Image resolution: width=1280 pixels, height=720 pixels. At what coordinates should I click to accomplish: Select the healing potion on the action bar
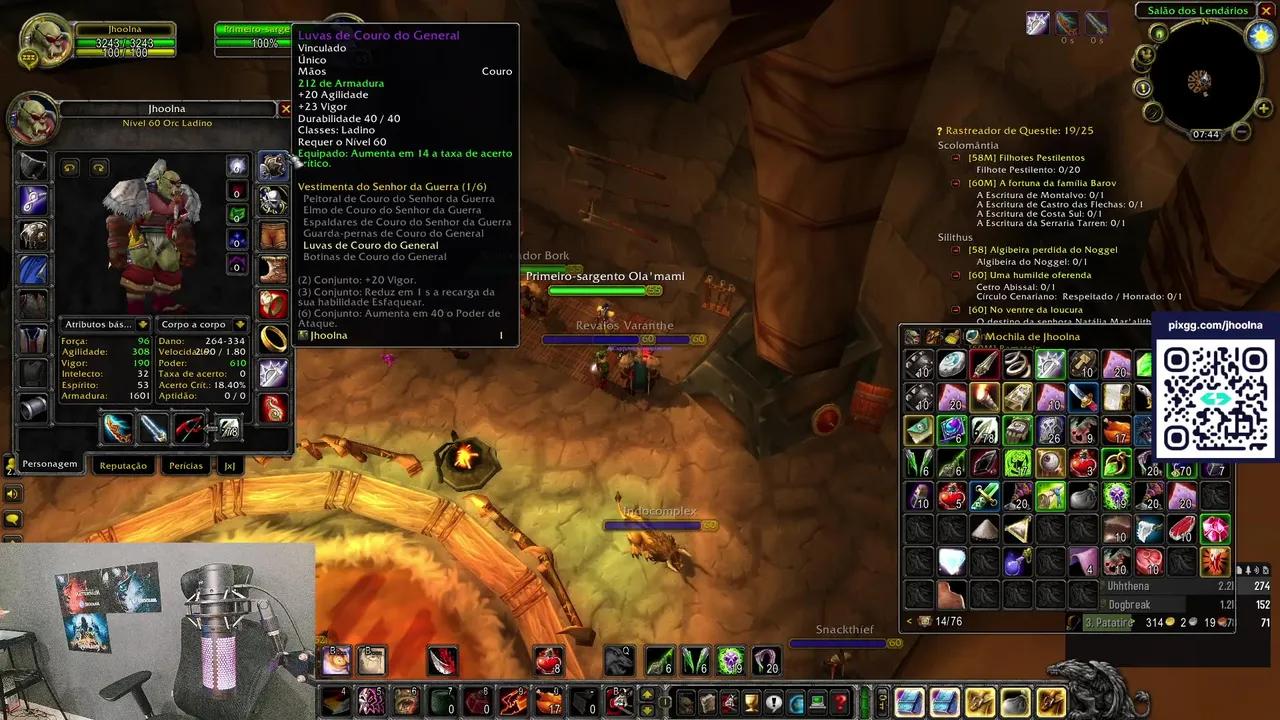549,660
